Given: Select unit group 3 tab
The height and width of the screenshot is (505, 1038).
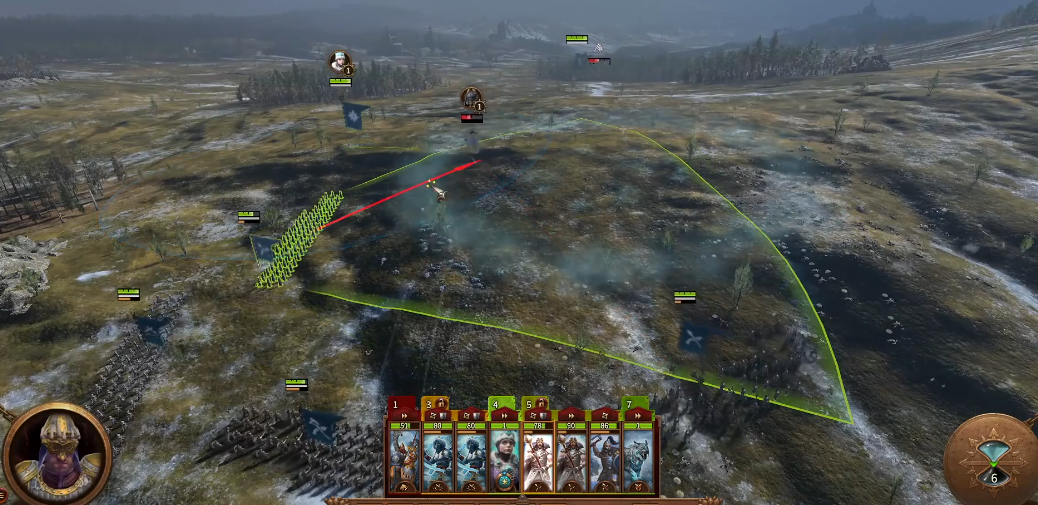Looking at the screenshot, I should [x=430, y=404].
